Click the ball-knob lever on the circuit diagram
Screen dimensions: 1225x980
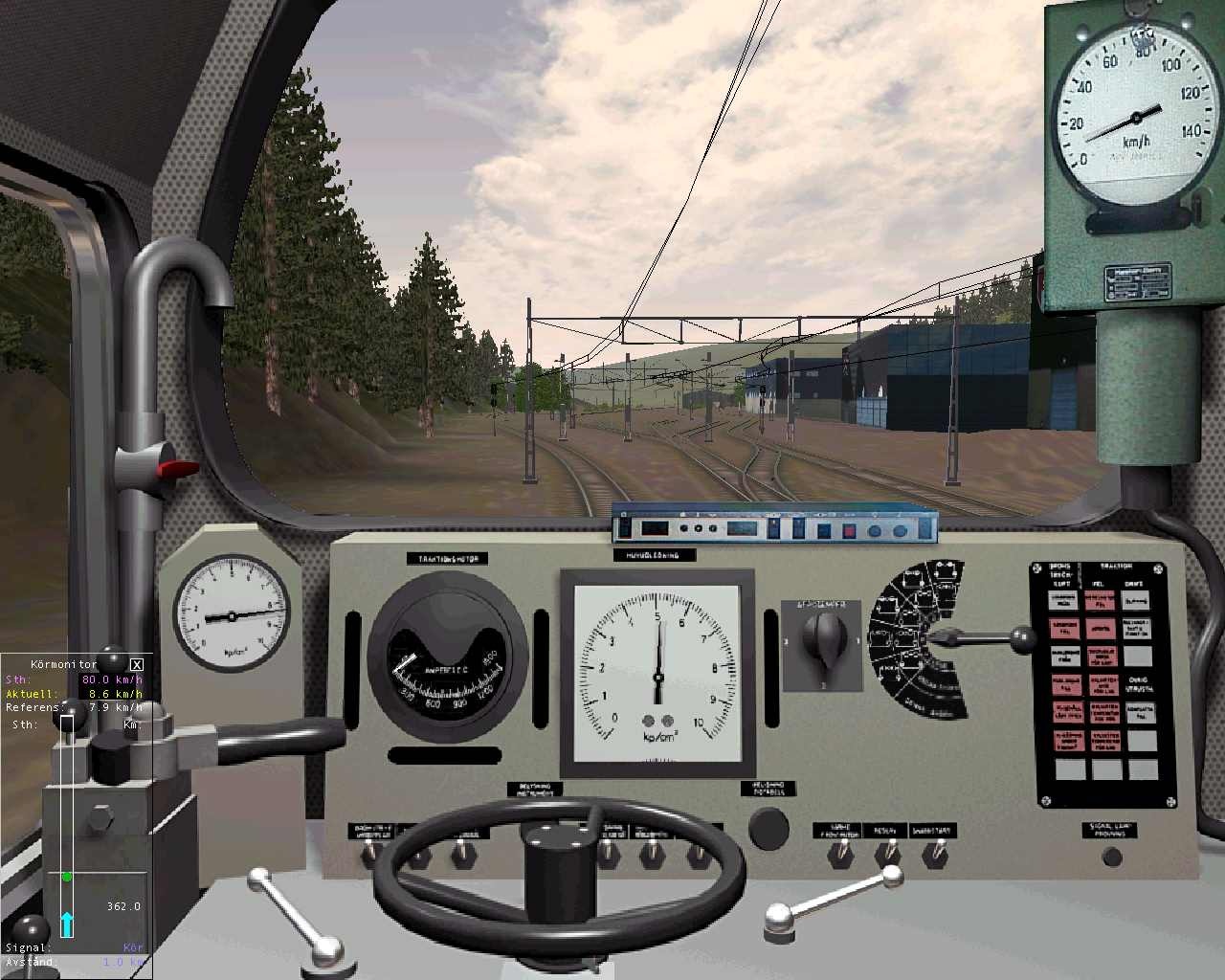point(1023,636)
